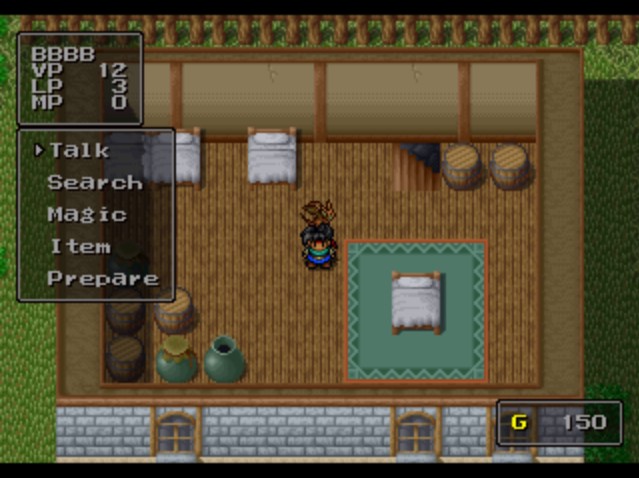Select the Talk command
The height and width of the screenshot is (478, 639).
coord(80,150)
